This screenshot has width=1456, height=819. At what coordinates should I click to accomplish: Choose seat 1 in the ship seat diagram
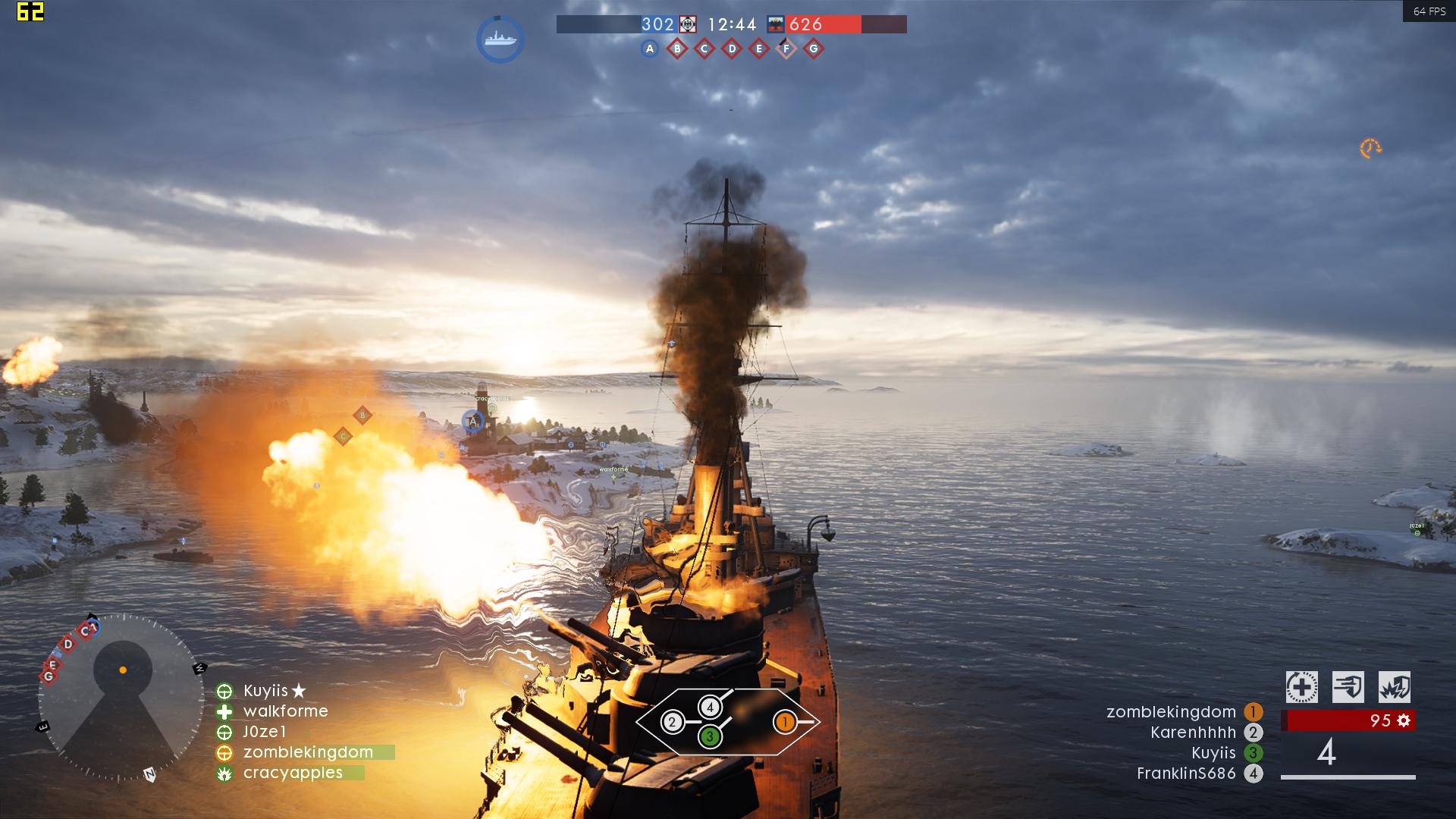784,722
